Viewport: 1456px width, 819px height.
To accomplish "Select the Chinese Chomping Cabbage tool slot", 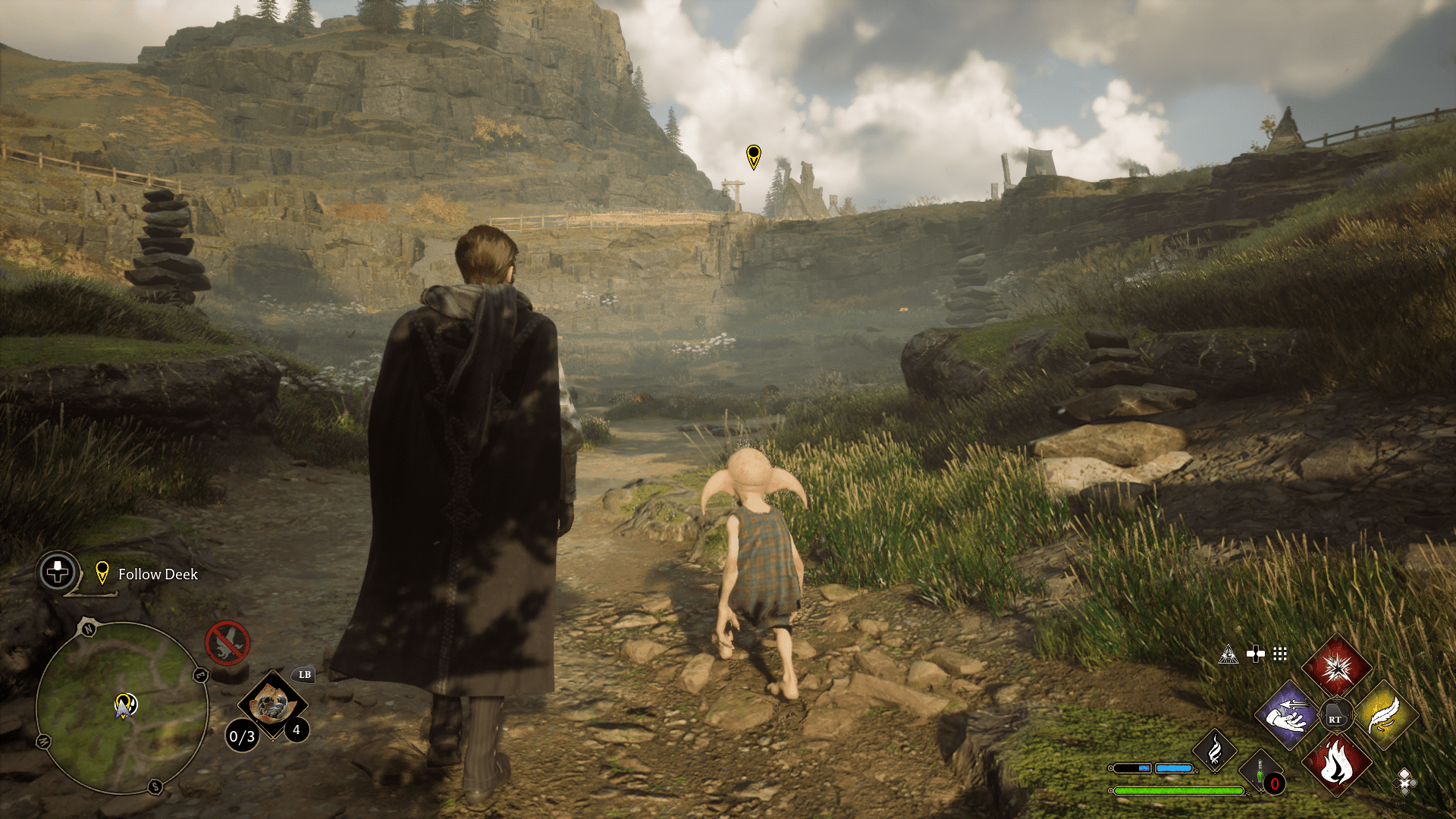I will click(271, 704).
